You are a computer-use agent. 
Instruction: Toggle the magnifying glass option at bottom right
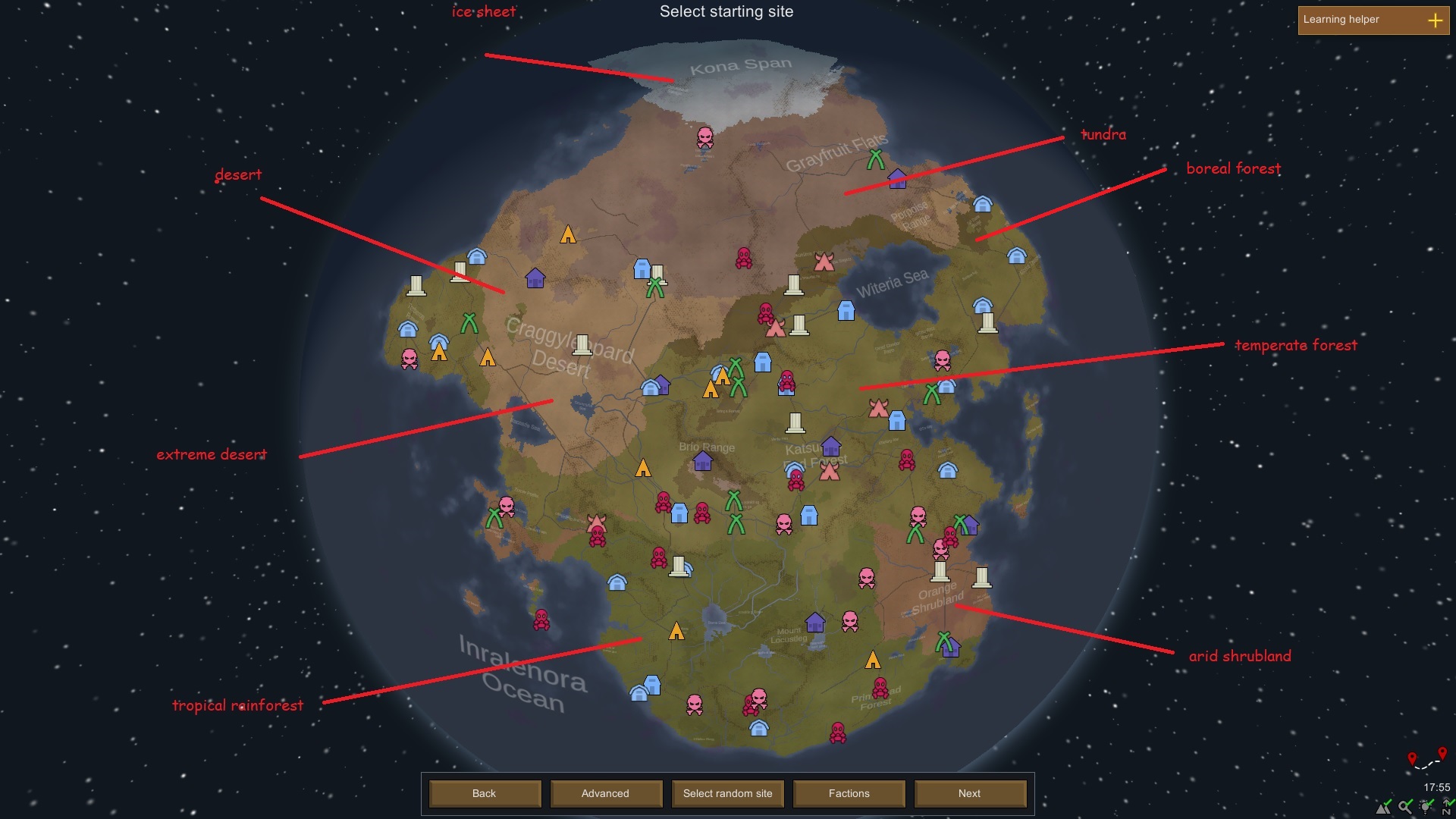pos(1404,807)
